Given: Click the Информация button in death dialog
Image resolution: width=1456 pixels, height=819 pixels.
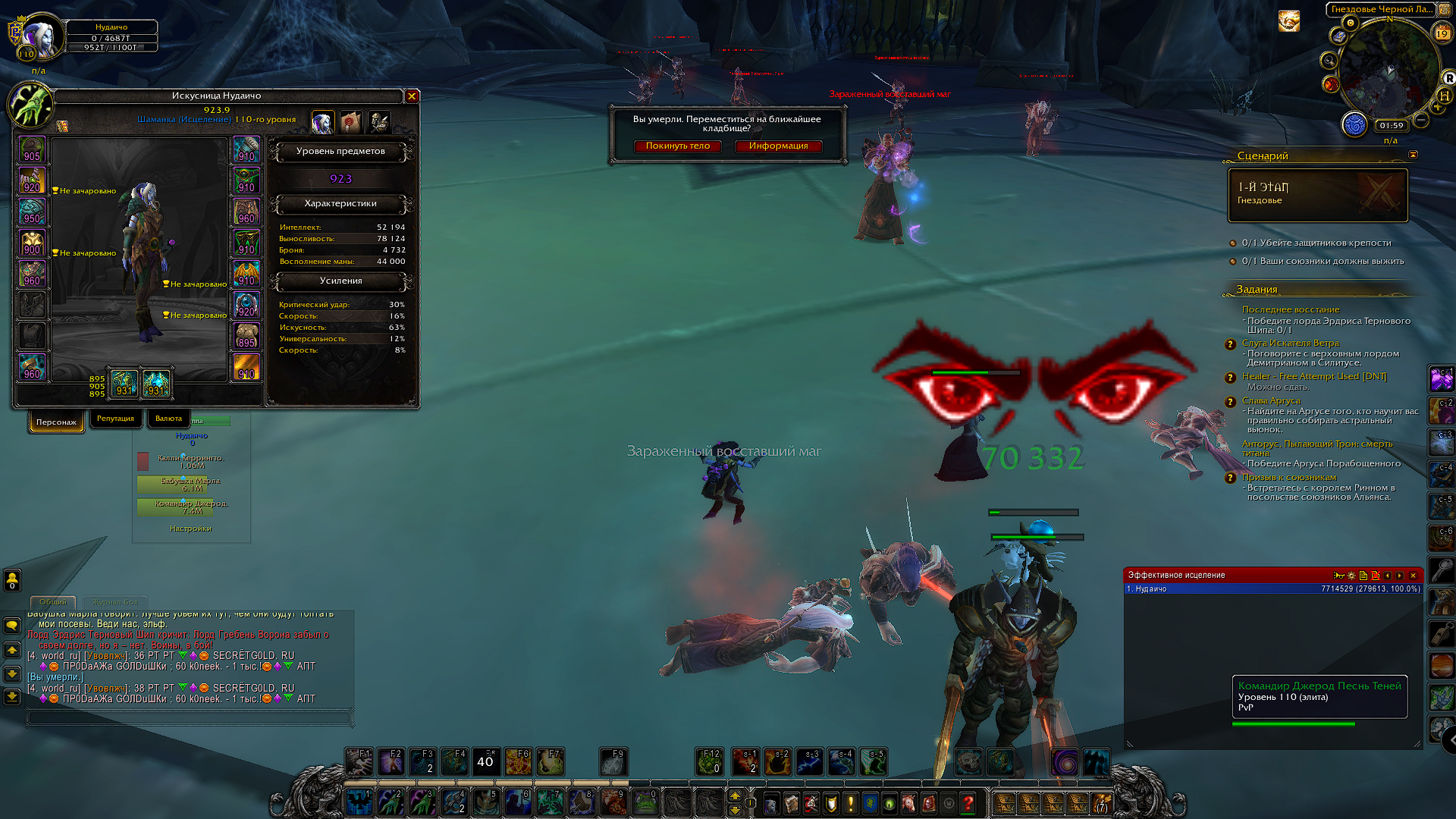Looking at the screenshot, I should 778,146.
